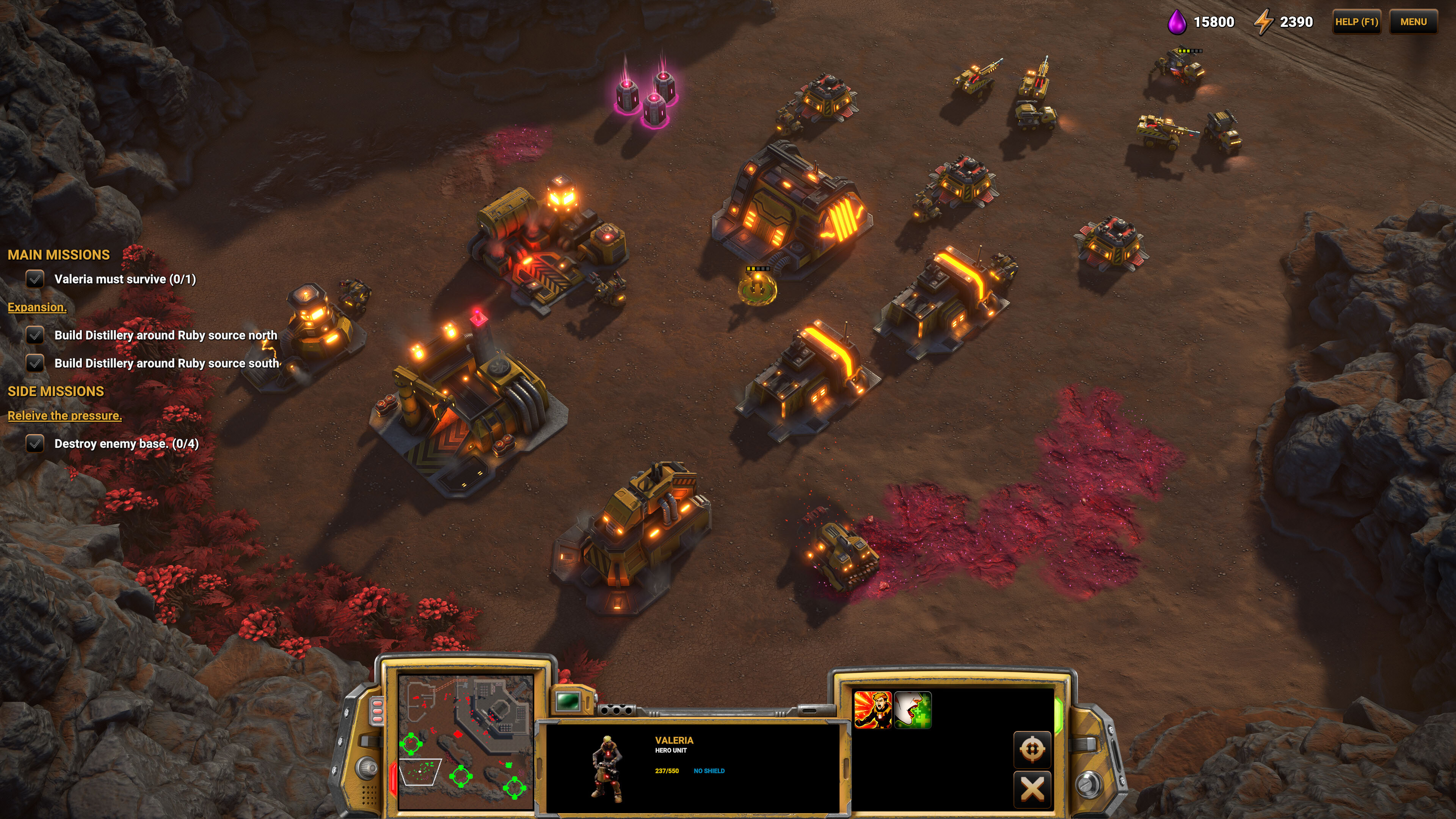Select the Valeria hero unit with selection ring
This screenshot has height=819, width=1456.
point(757,288)
